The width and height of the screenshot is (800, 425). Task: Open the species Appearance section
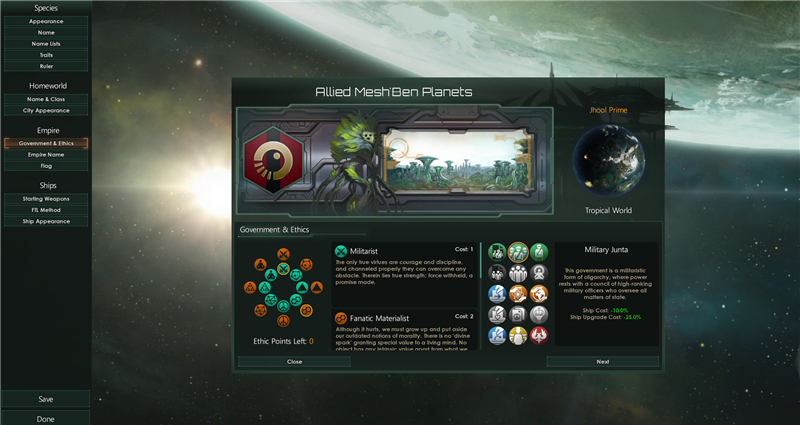[x=46, y=20]
